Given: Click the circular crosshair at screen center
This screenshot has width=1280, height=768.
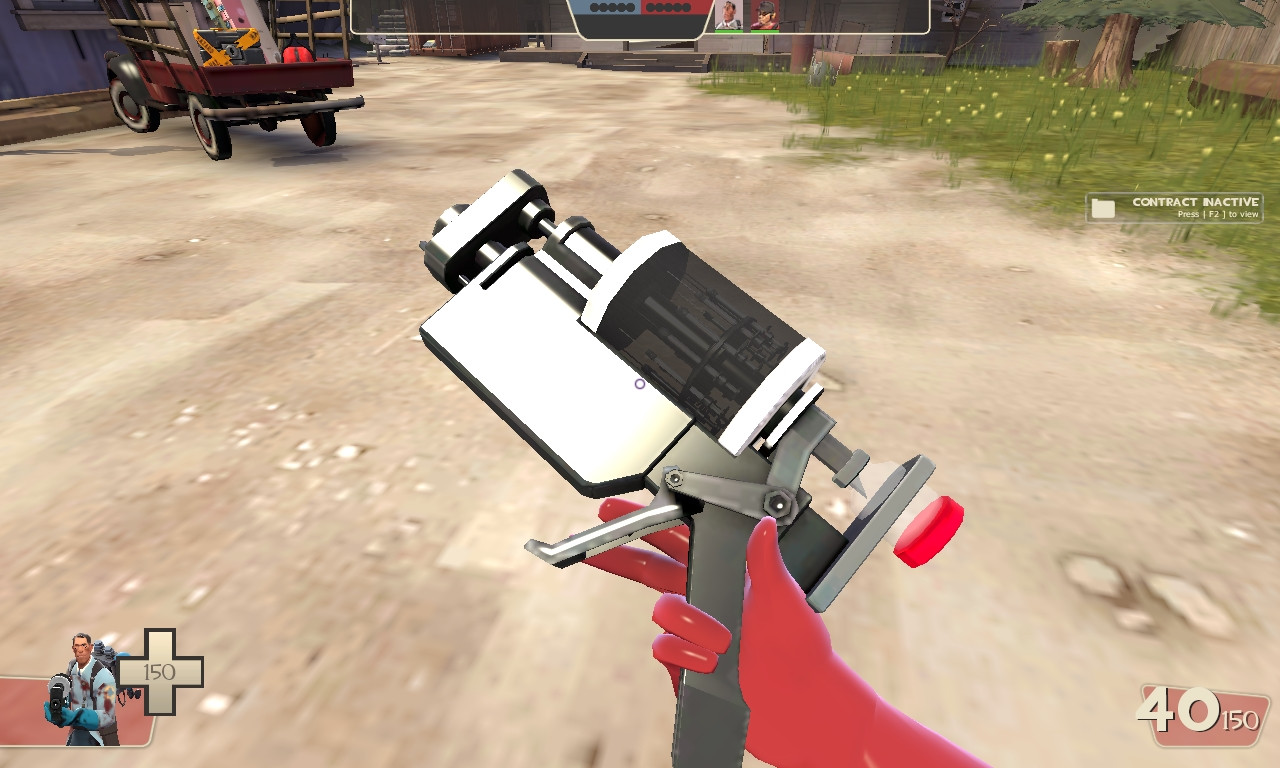Looking at the screenshot, I should [x=638, y=384].
